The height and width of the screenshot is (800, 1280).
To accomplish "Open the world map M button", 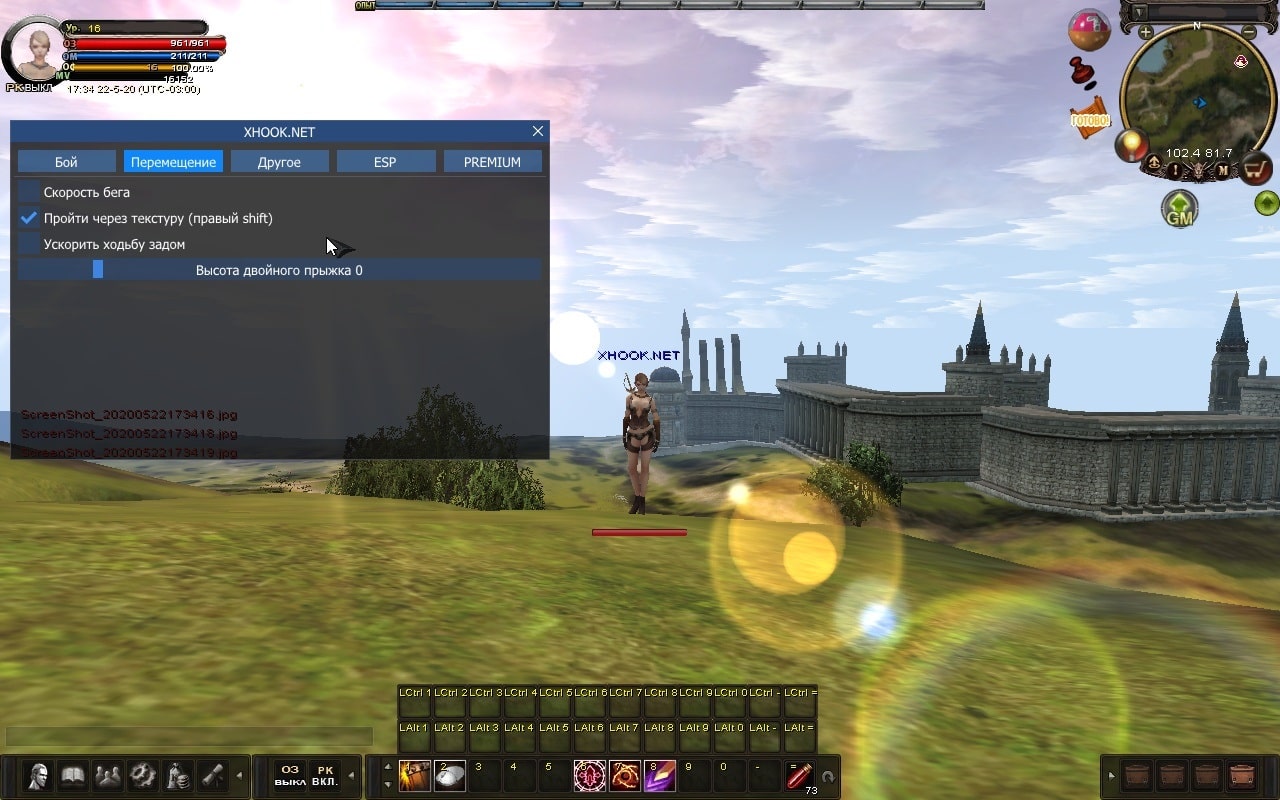I will pos(1222,171).
